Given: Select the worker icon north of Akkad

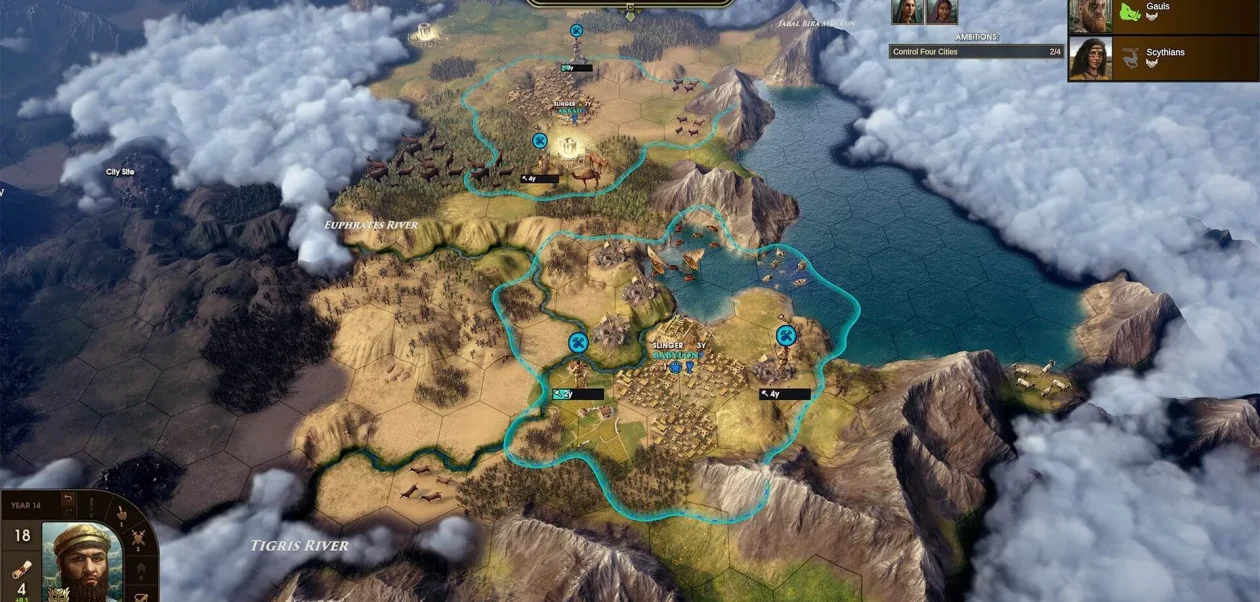Looking at the screenshot, I should 576,31.
